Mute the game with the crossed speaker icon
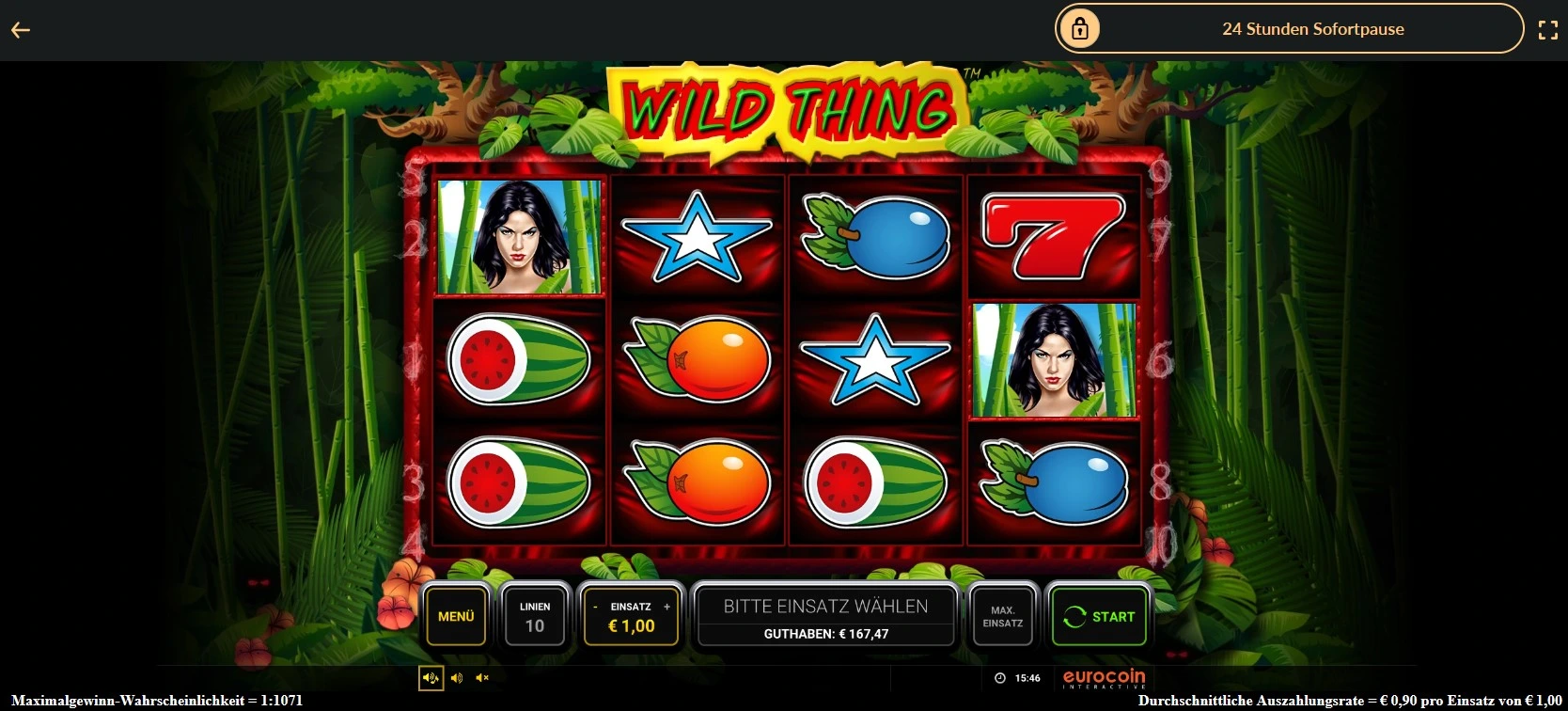This screenshot has width=1568, height=711. coord(483,677)
